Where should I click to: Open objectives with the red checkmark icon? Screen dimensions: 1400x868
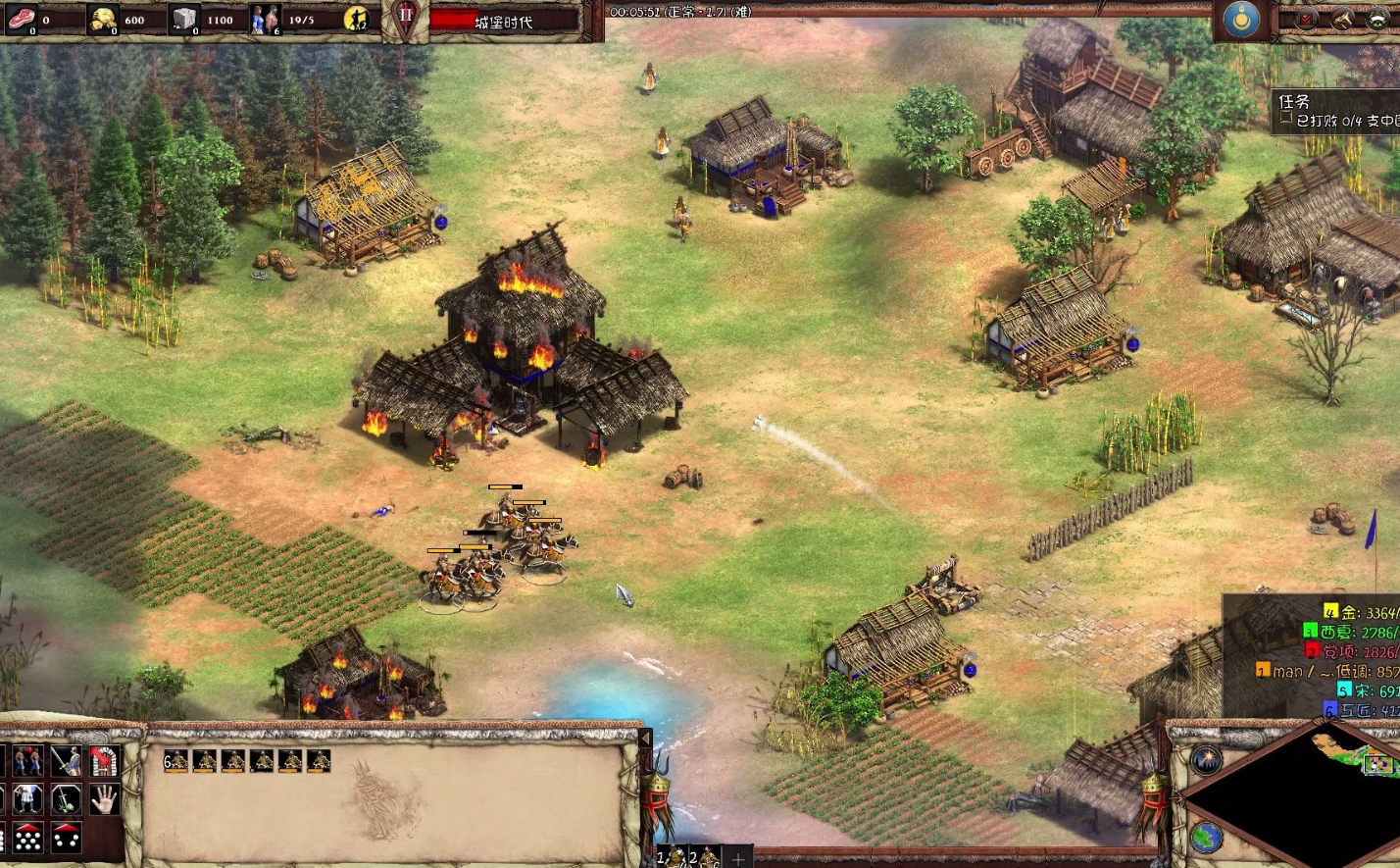1307,18
